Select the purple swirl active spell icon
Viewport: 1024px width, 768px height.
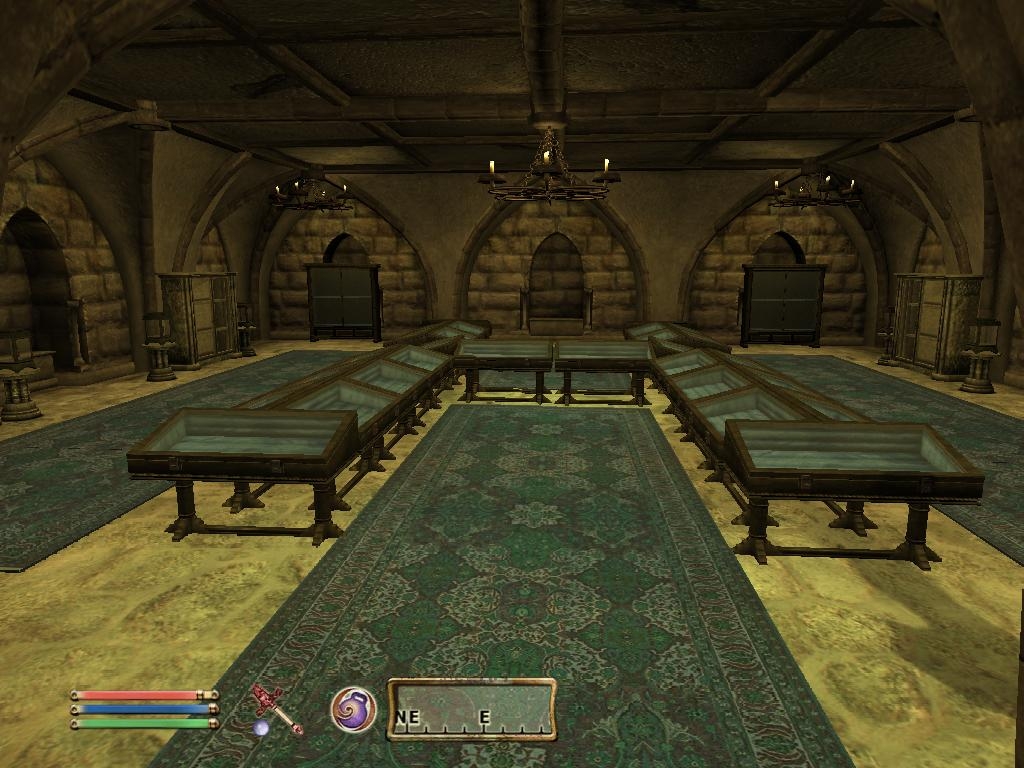(x=353, y=709)
